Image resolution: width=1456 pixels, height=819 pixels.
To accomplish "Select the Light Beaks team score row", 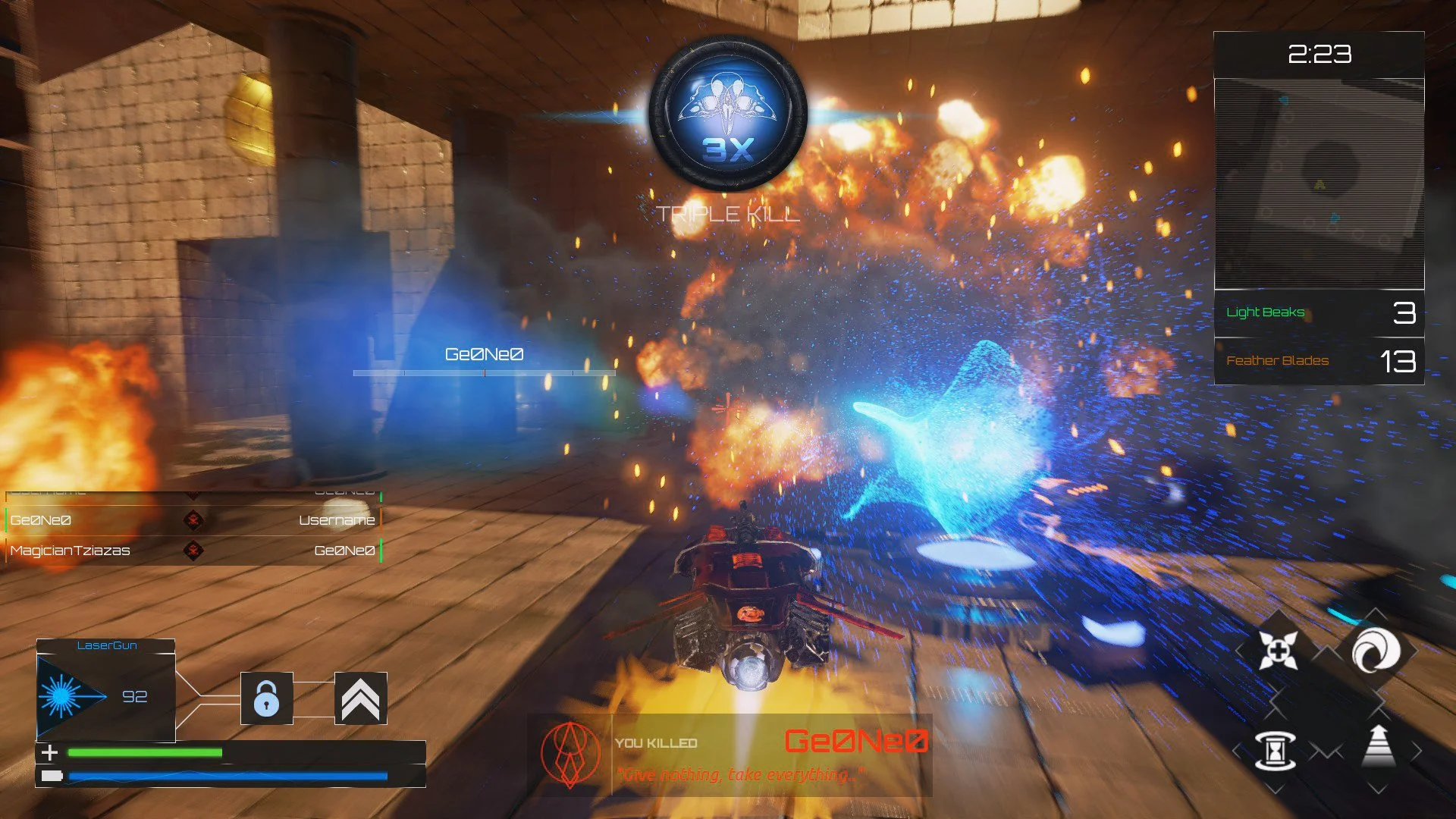I will (x=1319, y=312).
